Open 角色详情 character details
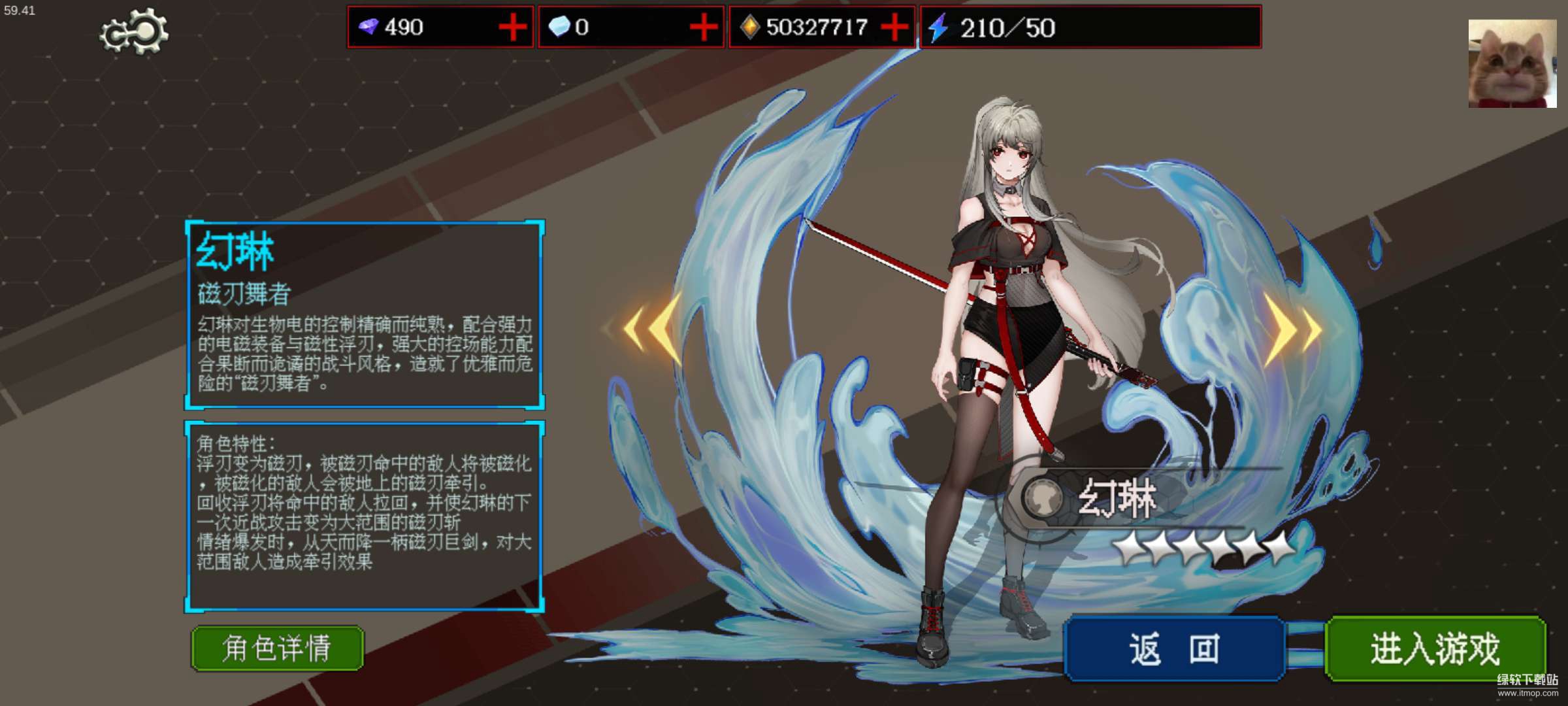This screenshot has width=1568, height=706. 277,648
